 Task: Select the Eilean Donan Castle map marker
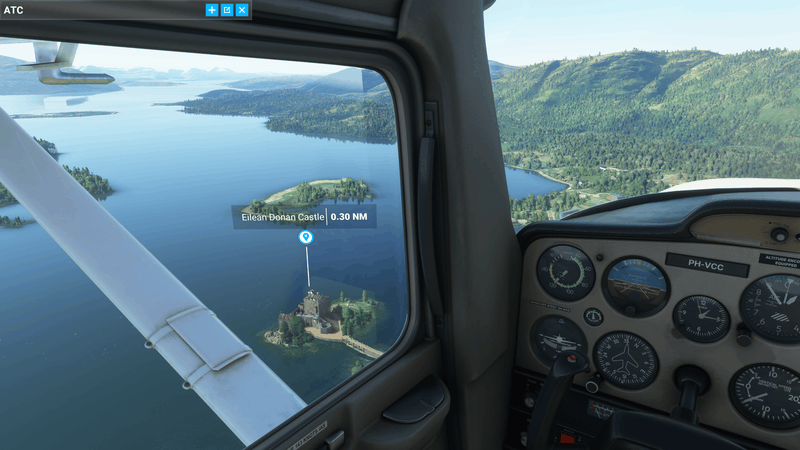[306, 238]
